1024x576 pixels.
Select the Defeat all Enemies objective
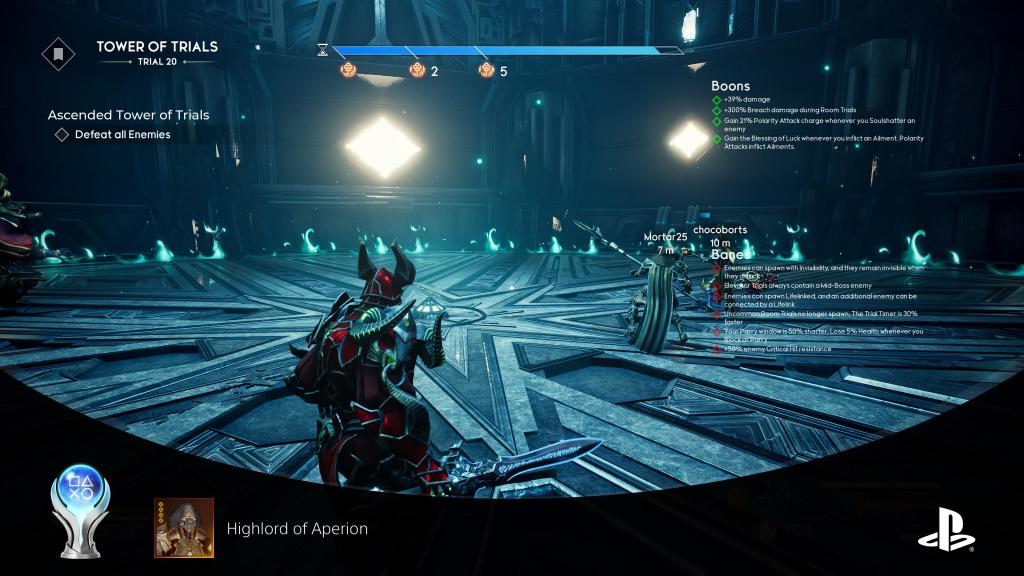tap(122, 134)
